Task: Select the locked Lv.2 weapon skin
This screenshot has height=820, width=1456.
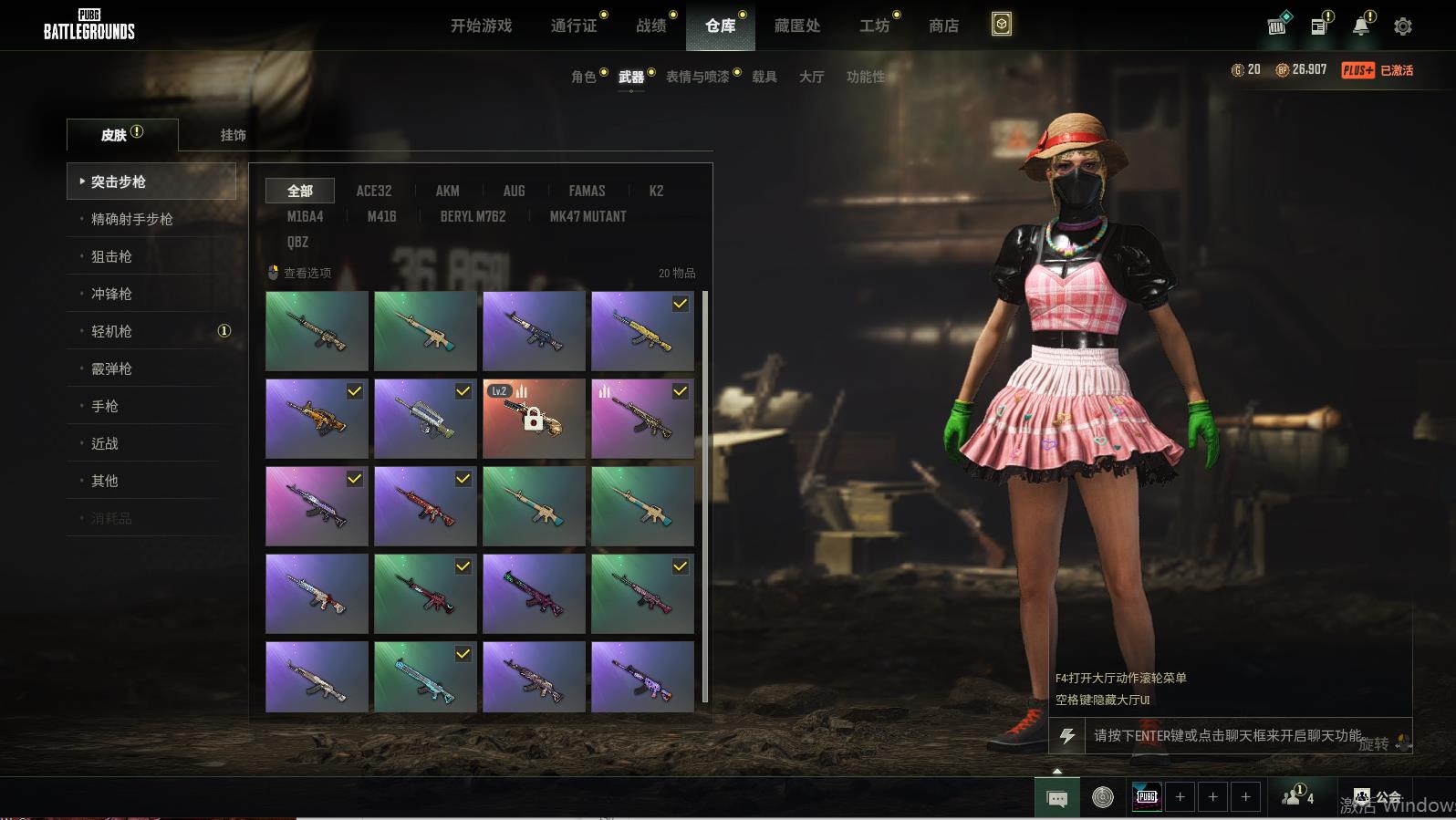Action: pos(534,419)
